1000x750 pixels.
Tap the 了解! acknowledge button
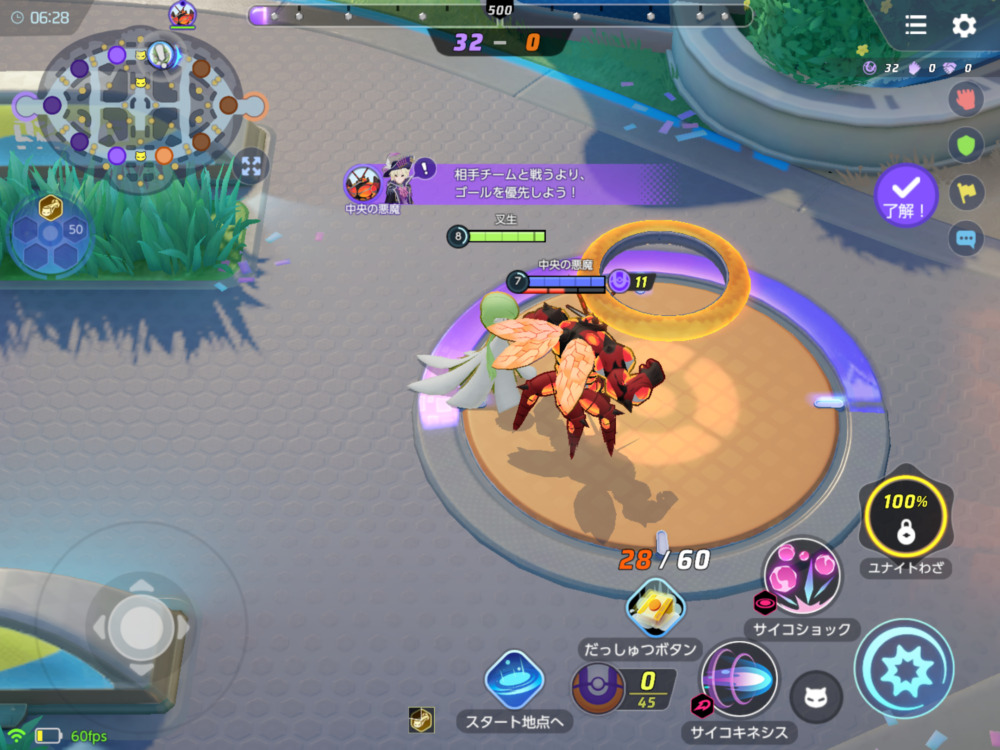click(905, 194)
